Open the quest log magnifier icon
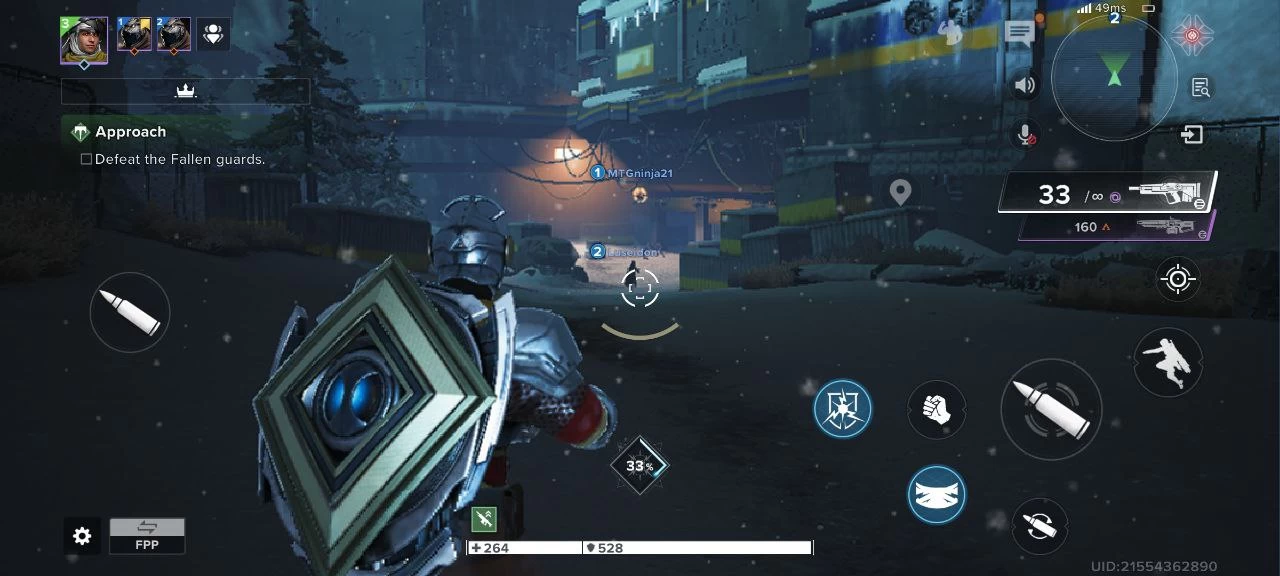 [x=1201, y=88]
